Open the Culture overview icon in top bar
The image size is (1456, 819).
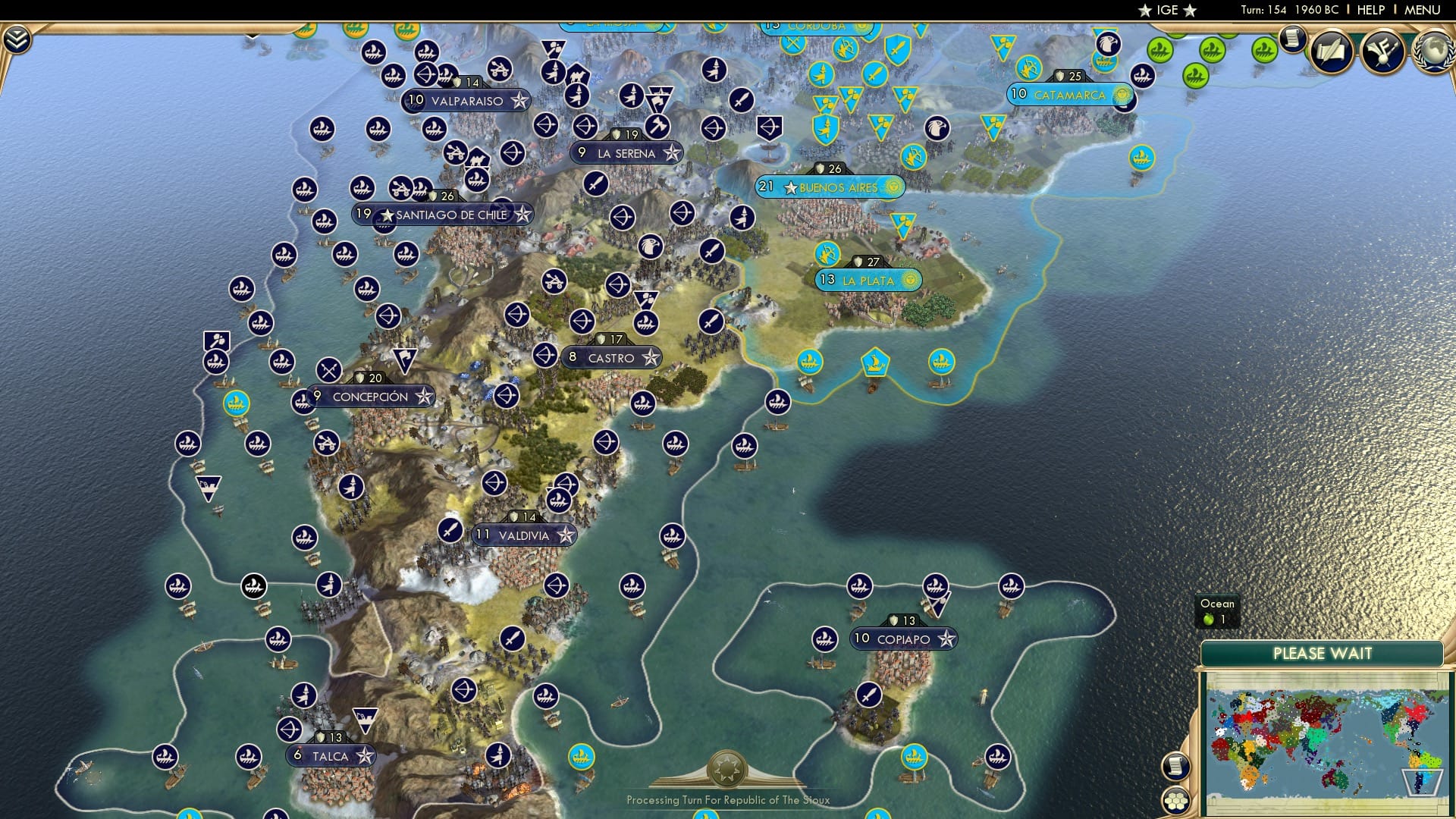pos(1382,50)
